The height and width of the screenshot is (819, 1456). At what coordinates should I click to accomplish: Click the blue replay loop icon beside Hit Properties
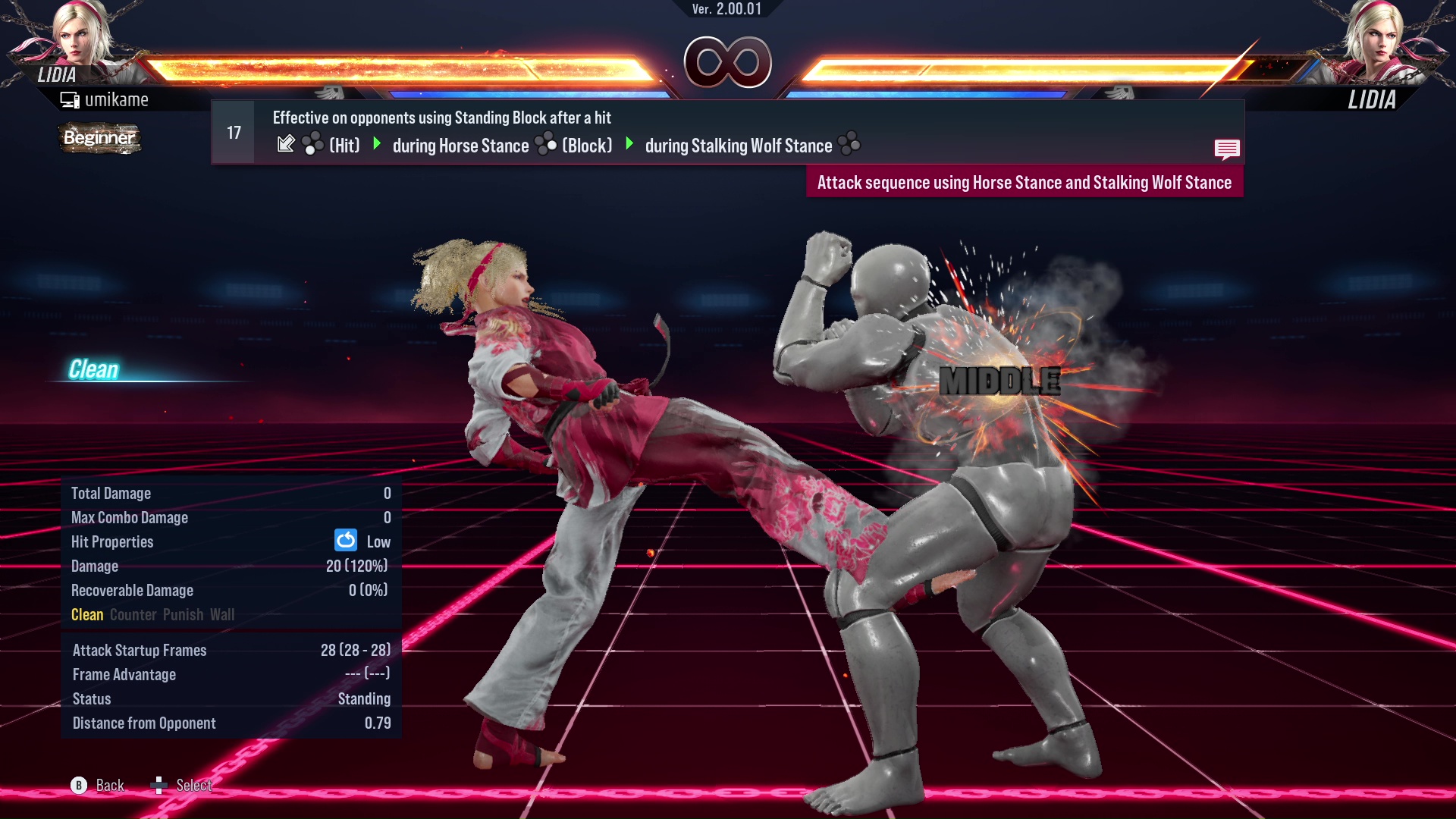pos(345,541)
